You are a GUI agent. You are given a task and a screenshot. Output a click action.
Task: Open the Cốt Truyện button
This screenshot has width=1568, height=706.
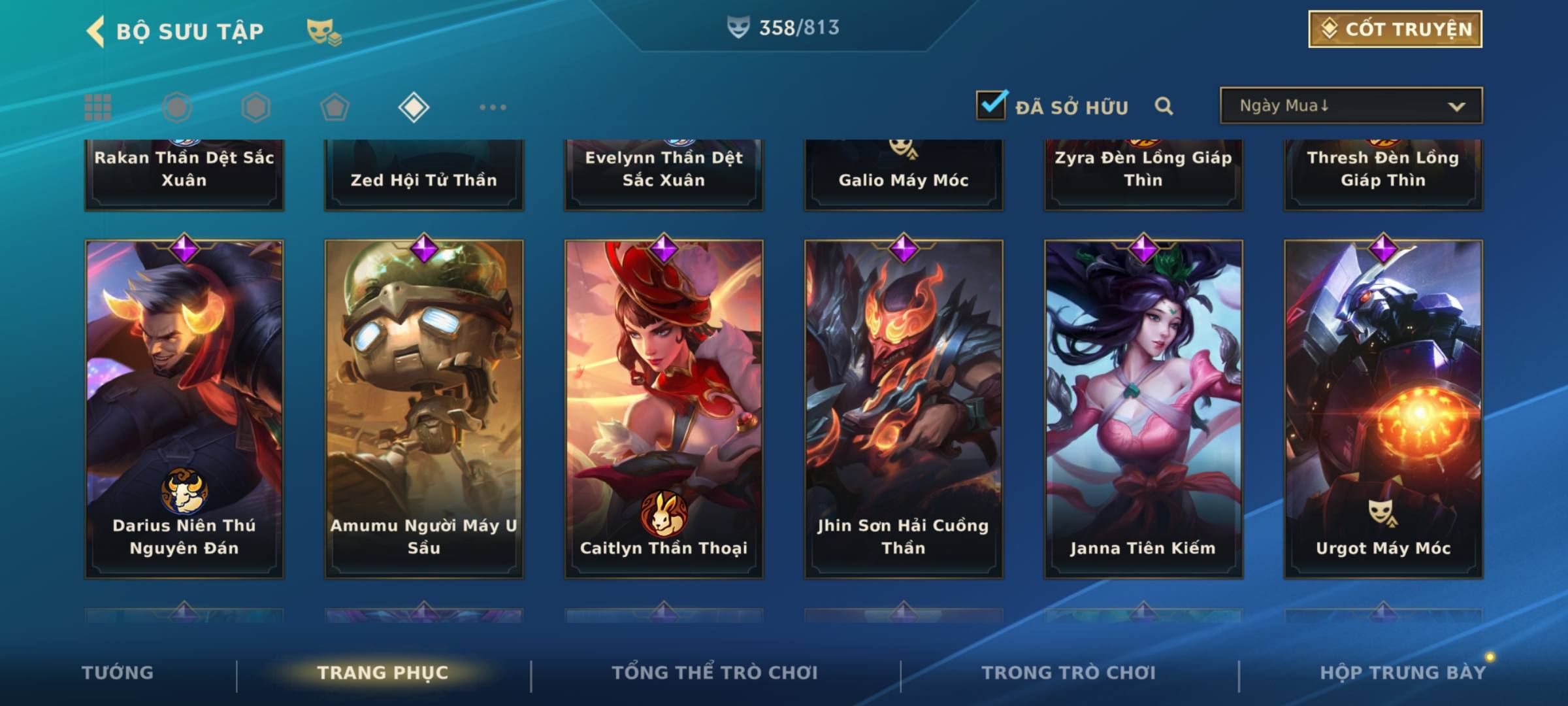click(1395, 29)
